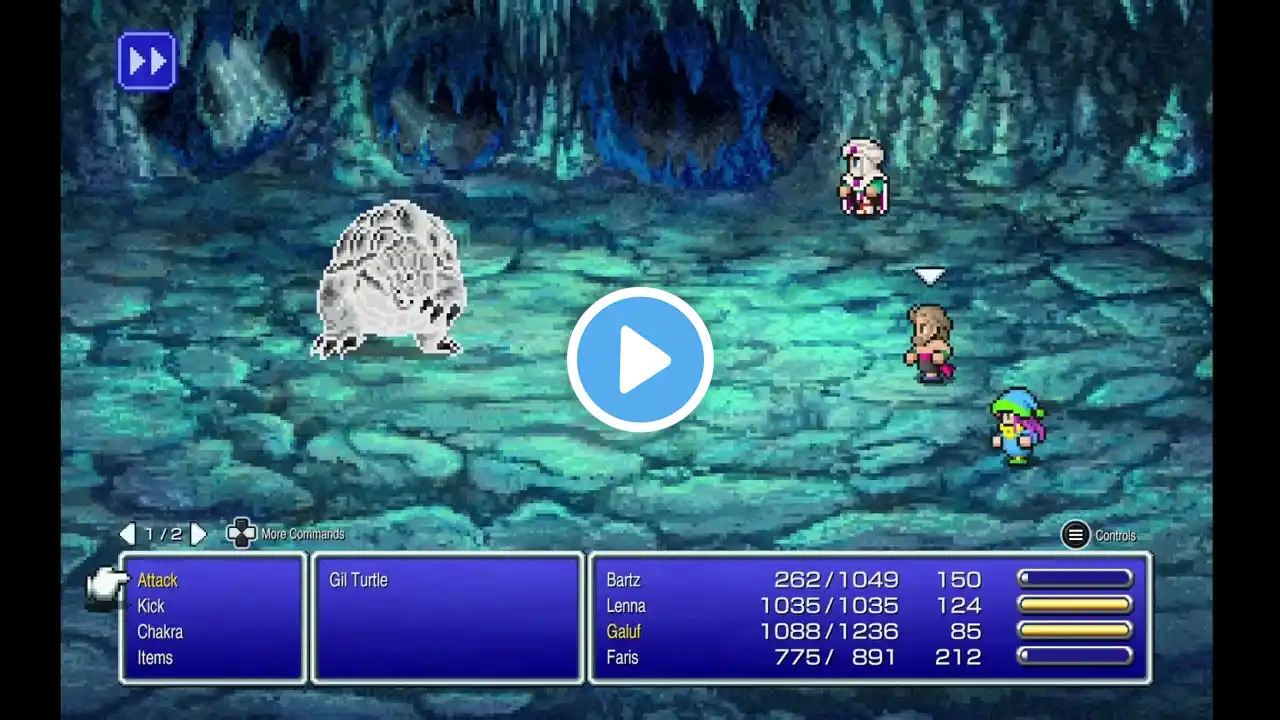The image size is (1280, 720).
Task: Play the video with center play button
Action: 640,360
